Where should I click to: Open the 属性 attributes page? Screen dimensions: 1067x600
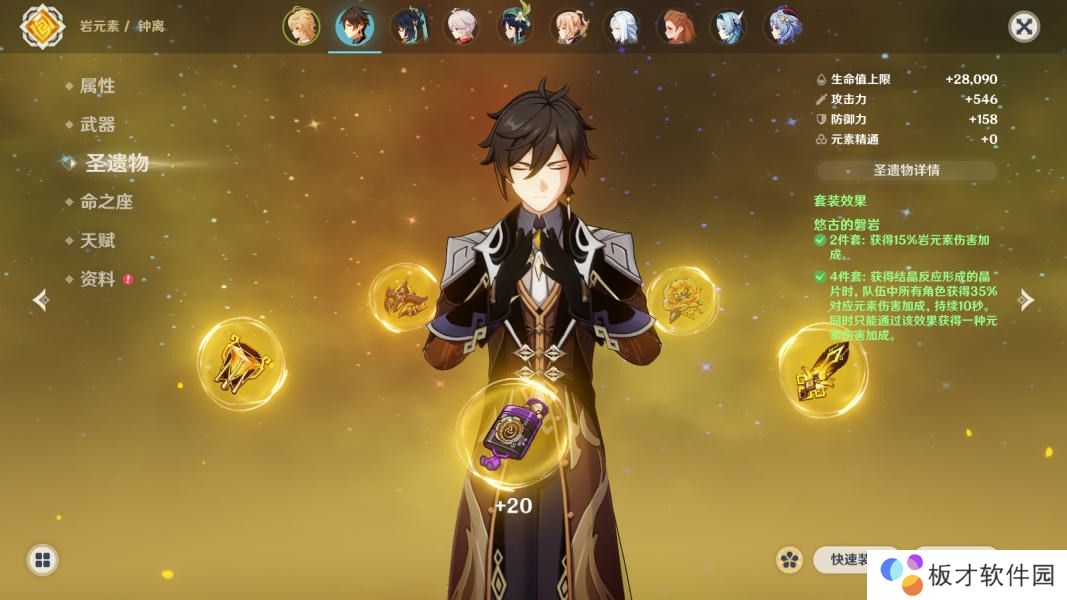pyautogui.click(x=97, y=86)
